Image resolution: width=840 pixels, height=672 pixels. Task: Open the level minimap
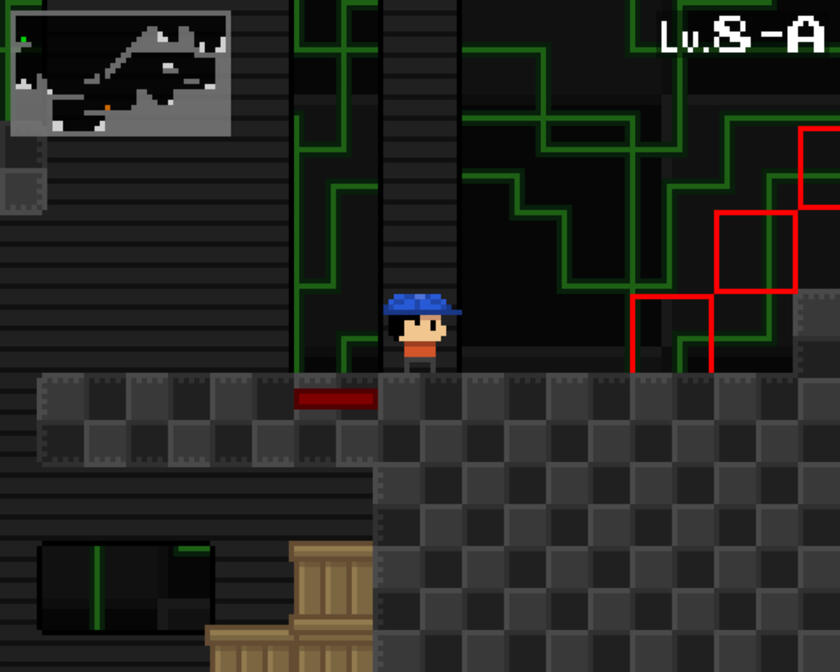(x=120, y=73)
